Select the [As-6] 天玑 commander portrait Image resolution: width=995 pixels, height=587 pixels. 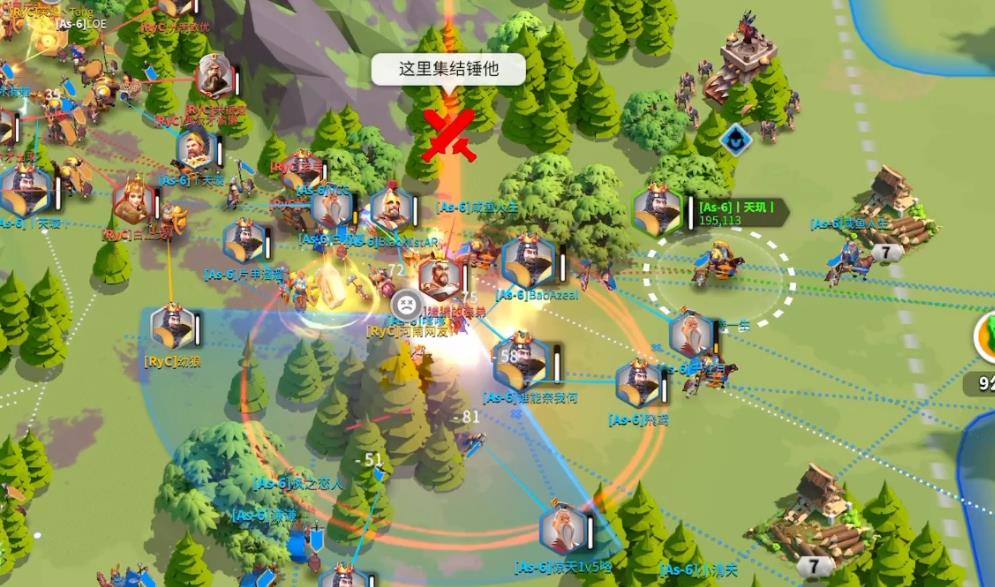(657, 211)
